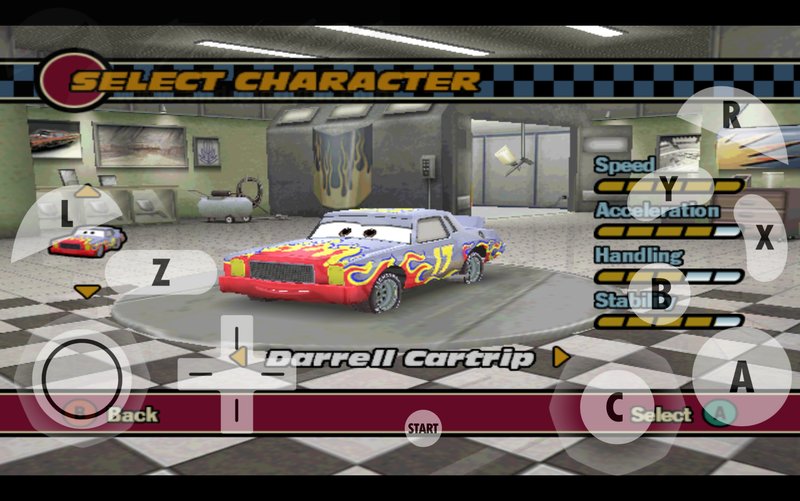Click the up arrow above the car thumbnail
This screenshot has width=800, height=501.
pyautogui.click(x=87, y=190)
